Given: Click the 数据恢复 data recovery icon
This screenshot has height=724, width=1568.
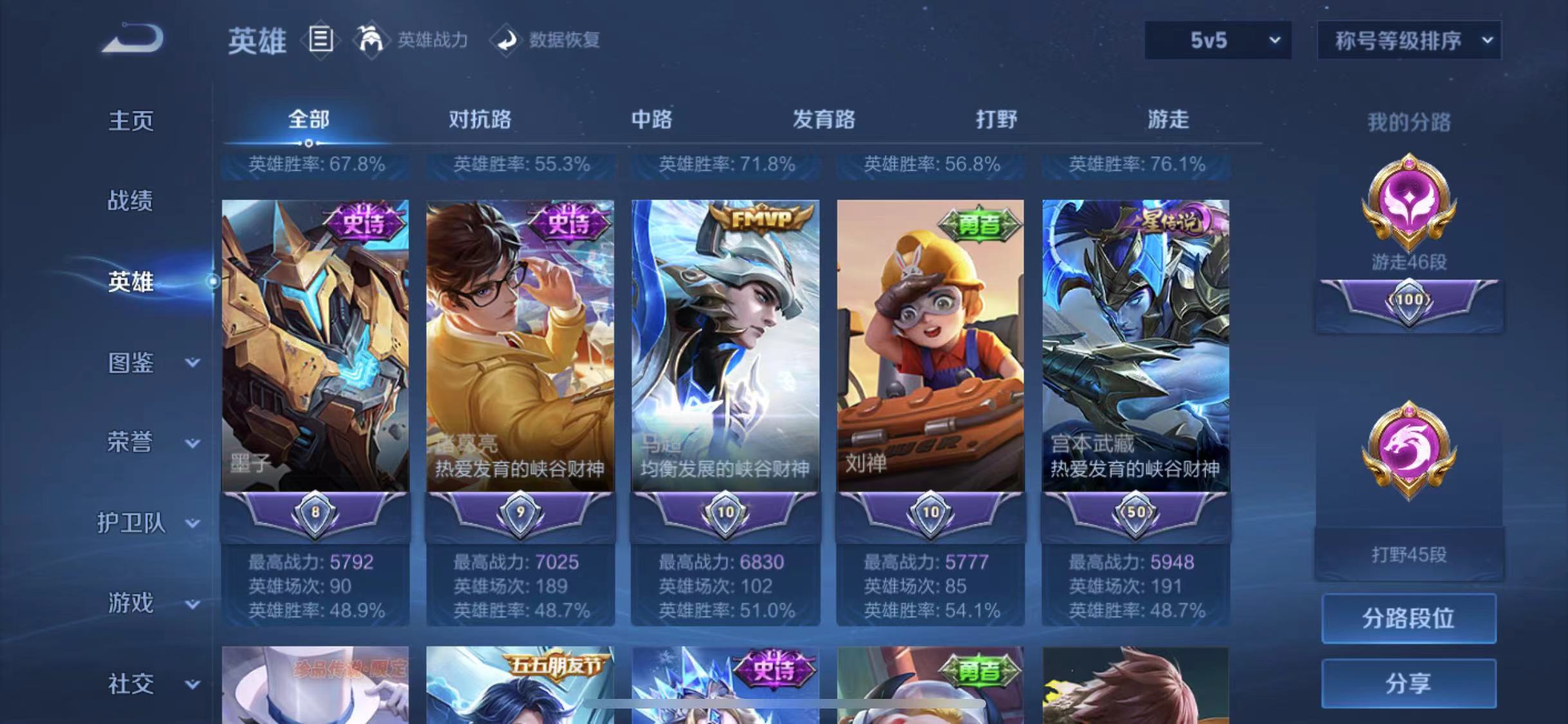Looking at the screenshot, I should tap(508, 40).
